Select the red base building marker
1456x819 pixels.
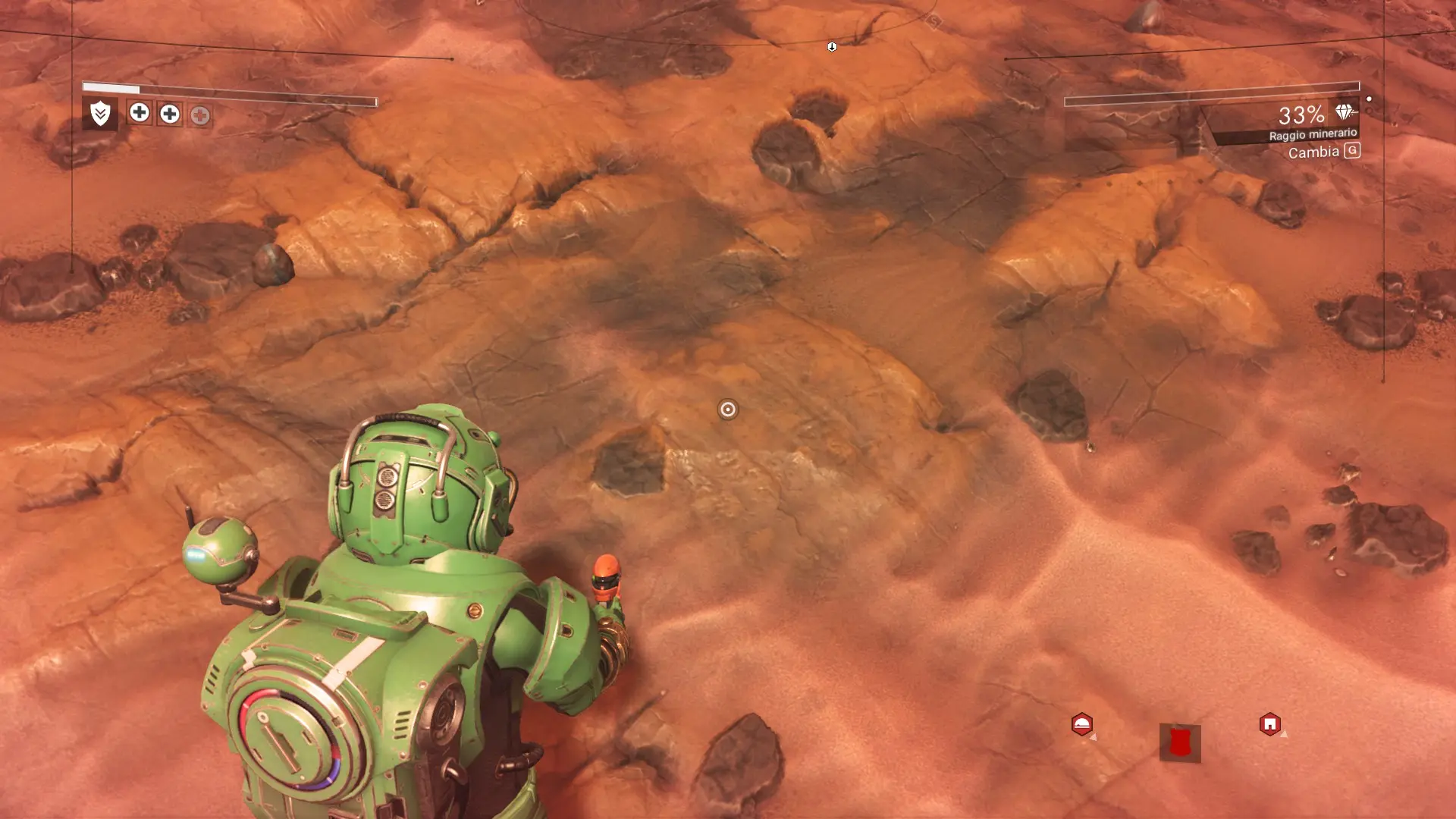point(1269,724)
